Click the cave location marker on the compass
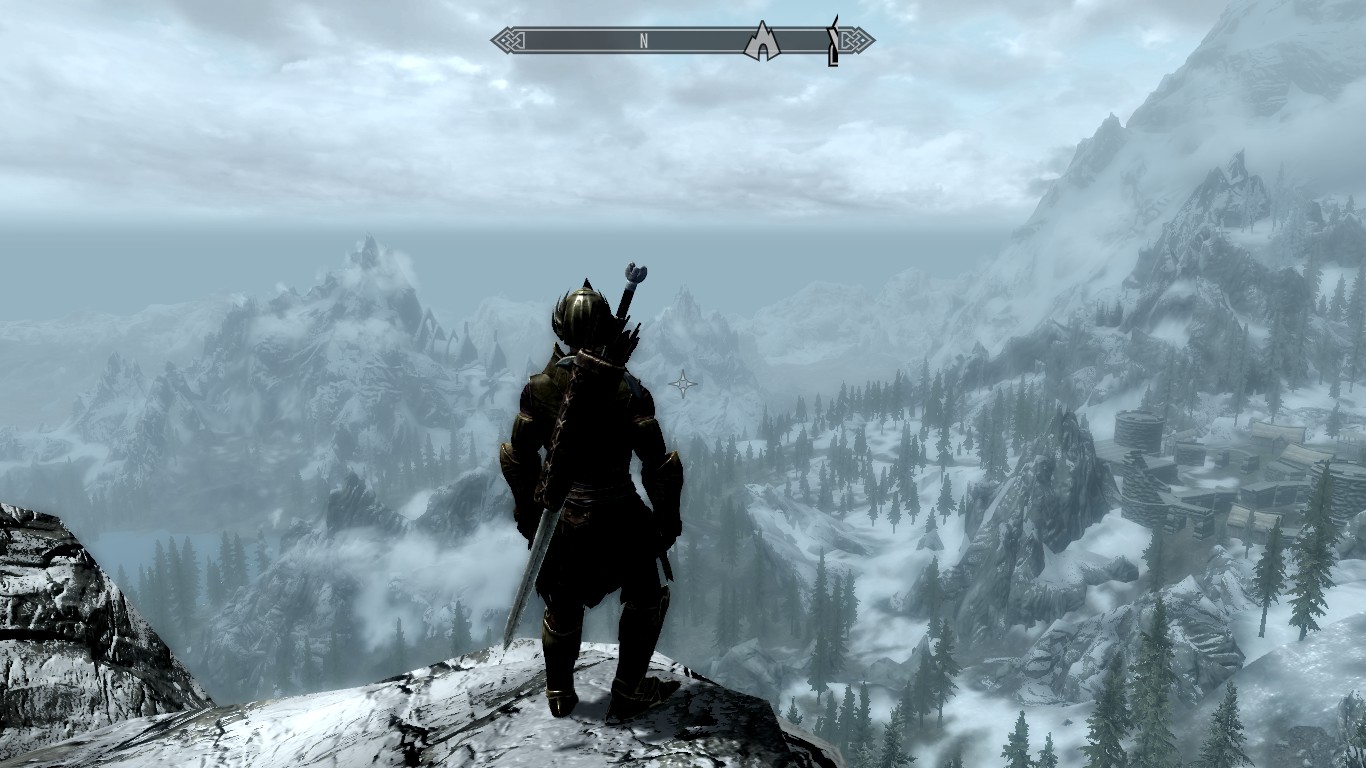 point(762,42)
